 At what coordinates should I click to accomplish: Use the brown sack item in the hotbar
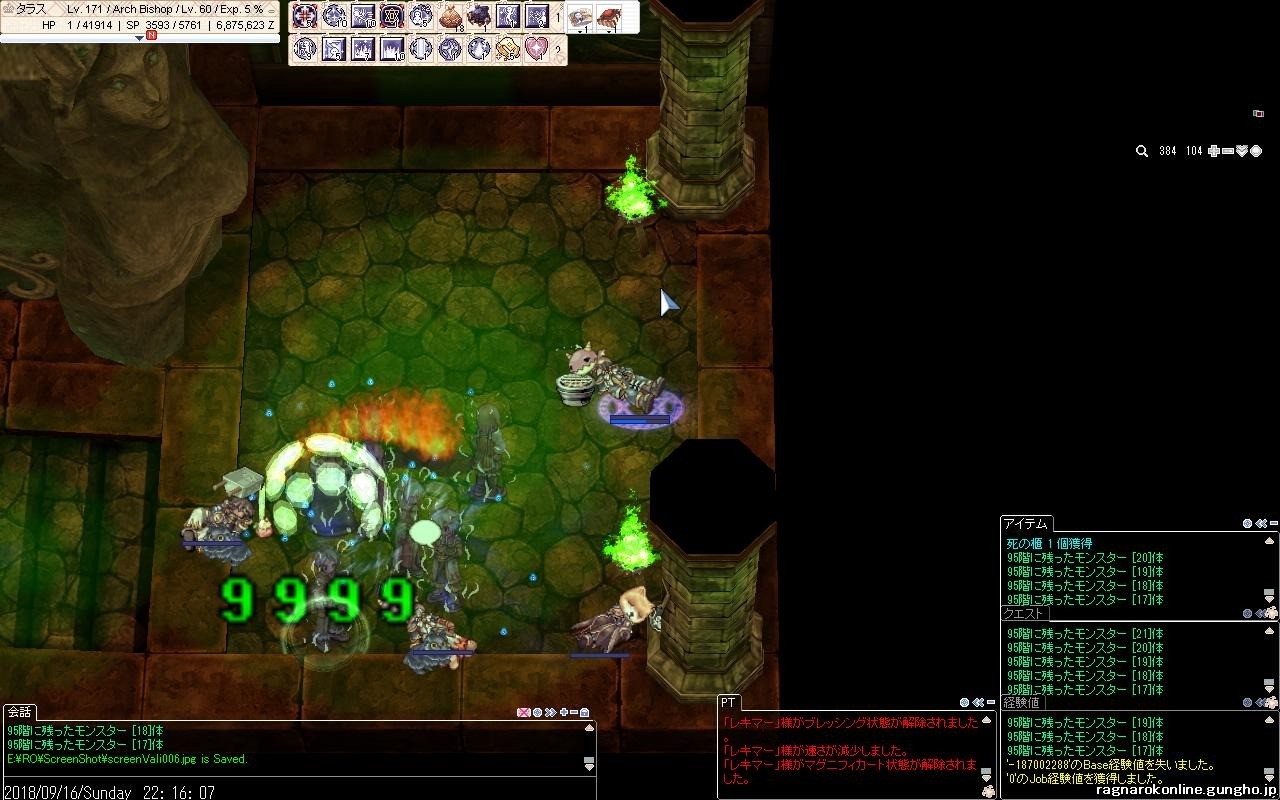(451, 17)
